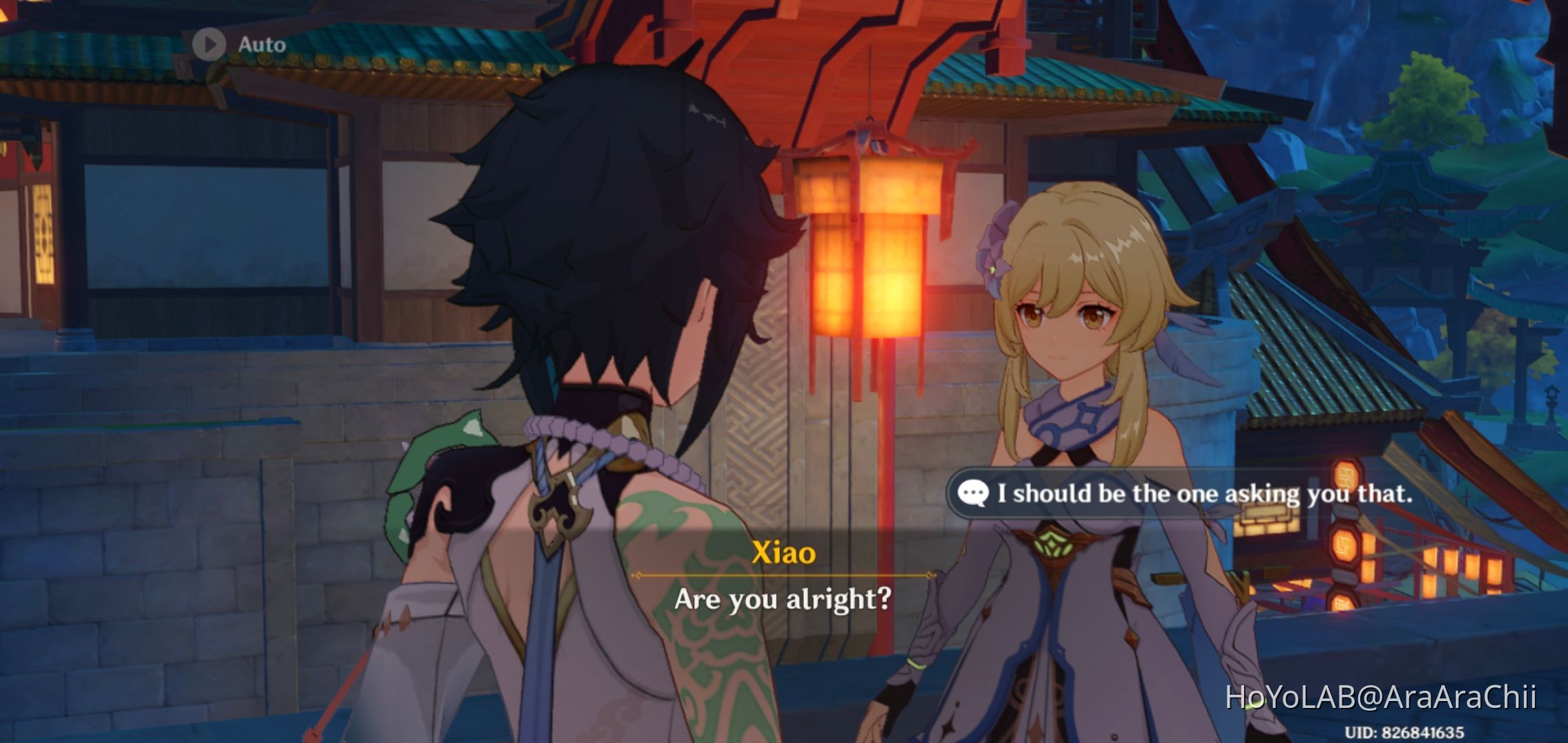Screen dimensions: 1568x743
Task: Click the play triangle next to Auto
Action: [209, 43]
